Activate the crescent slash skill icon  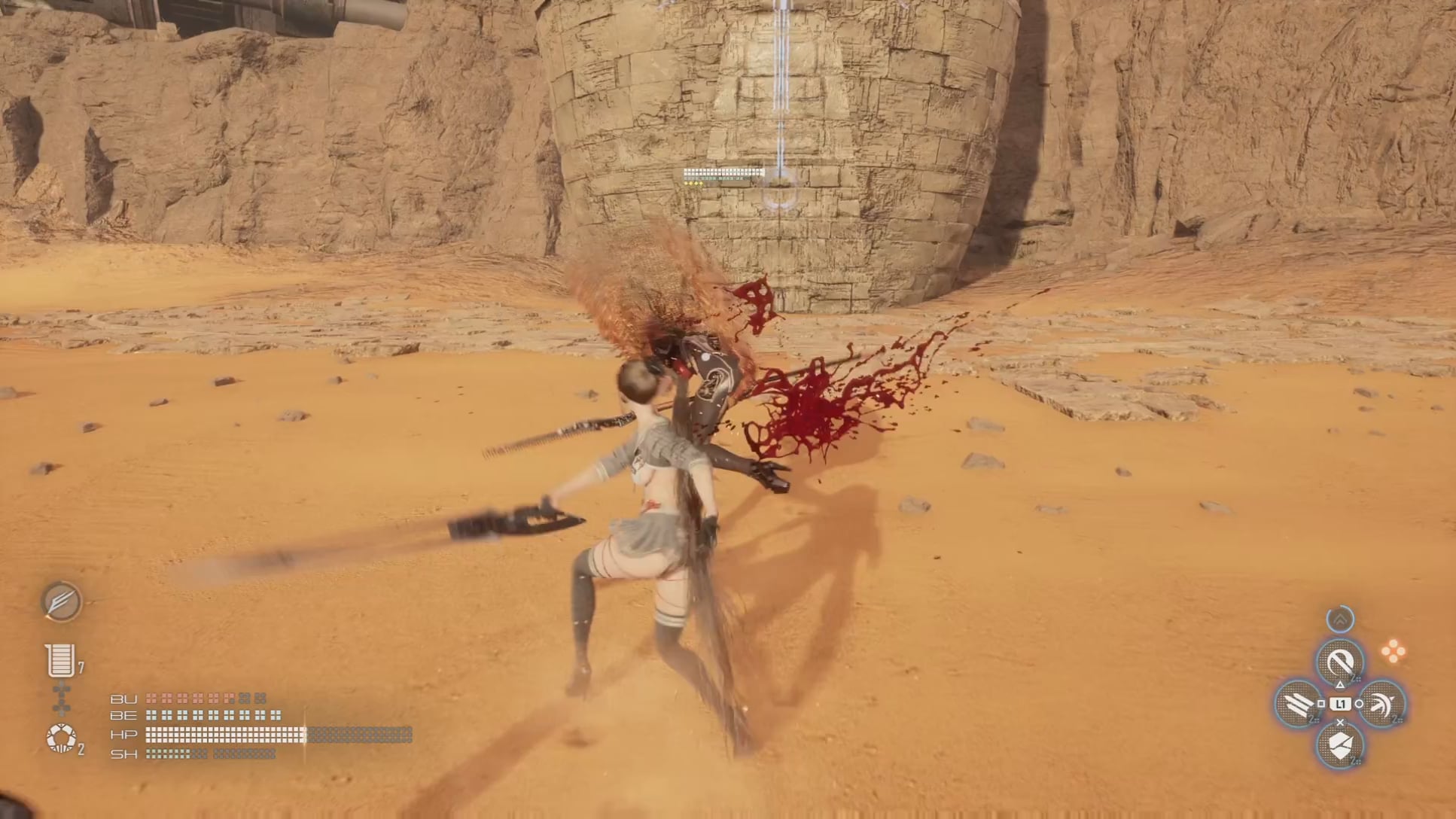1382,705
